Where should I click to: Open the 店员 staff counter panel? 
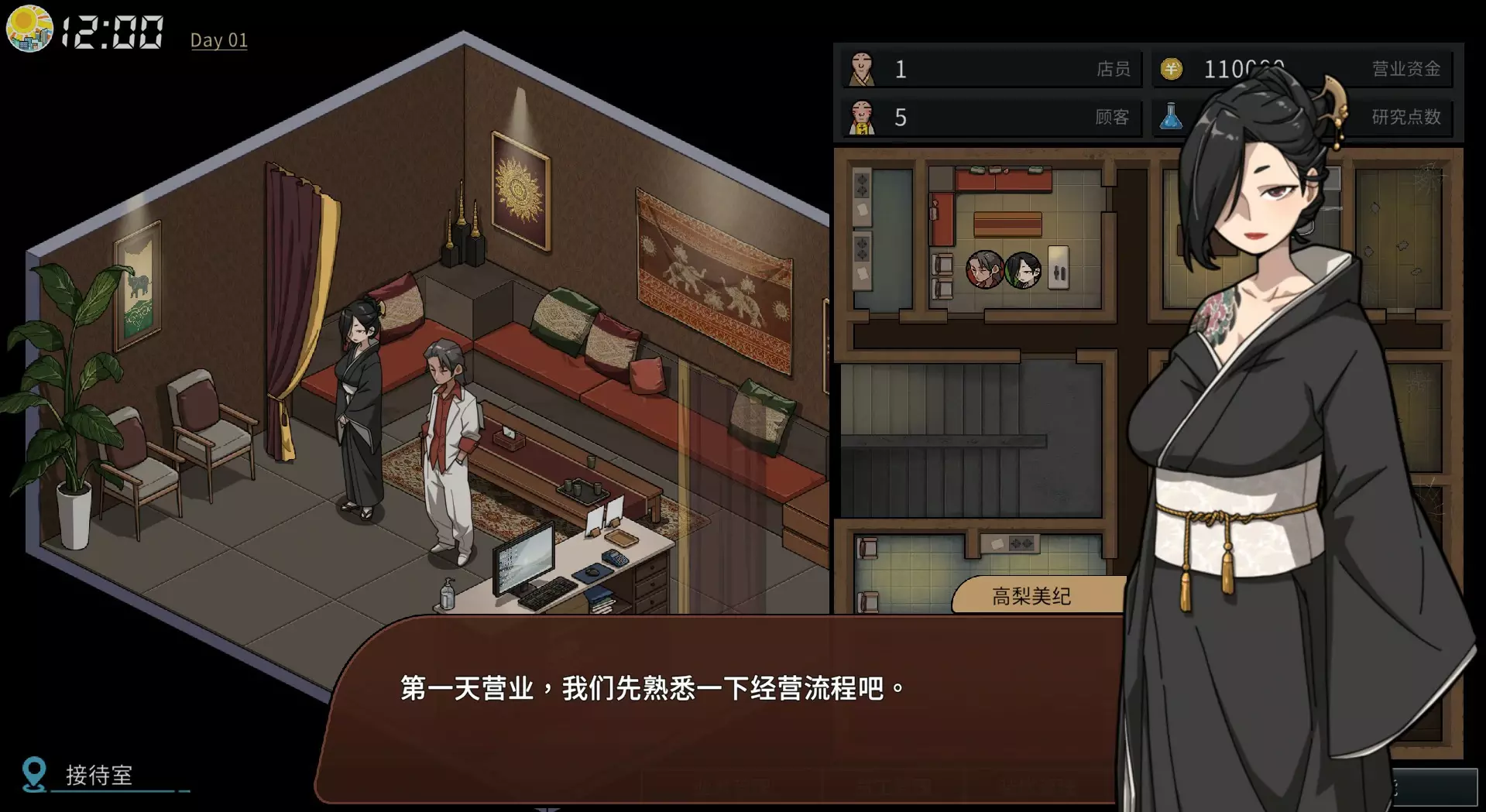coord(990,69)
